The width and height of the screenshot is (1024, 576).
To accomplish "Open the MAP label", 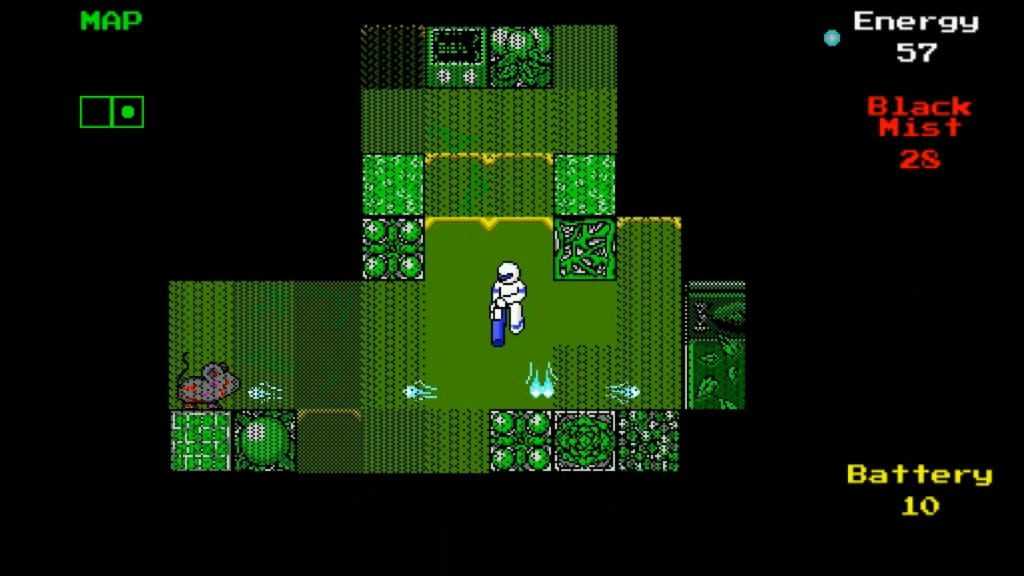I will coord(111,21).
